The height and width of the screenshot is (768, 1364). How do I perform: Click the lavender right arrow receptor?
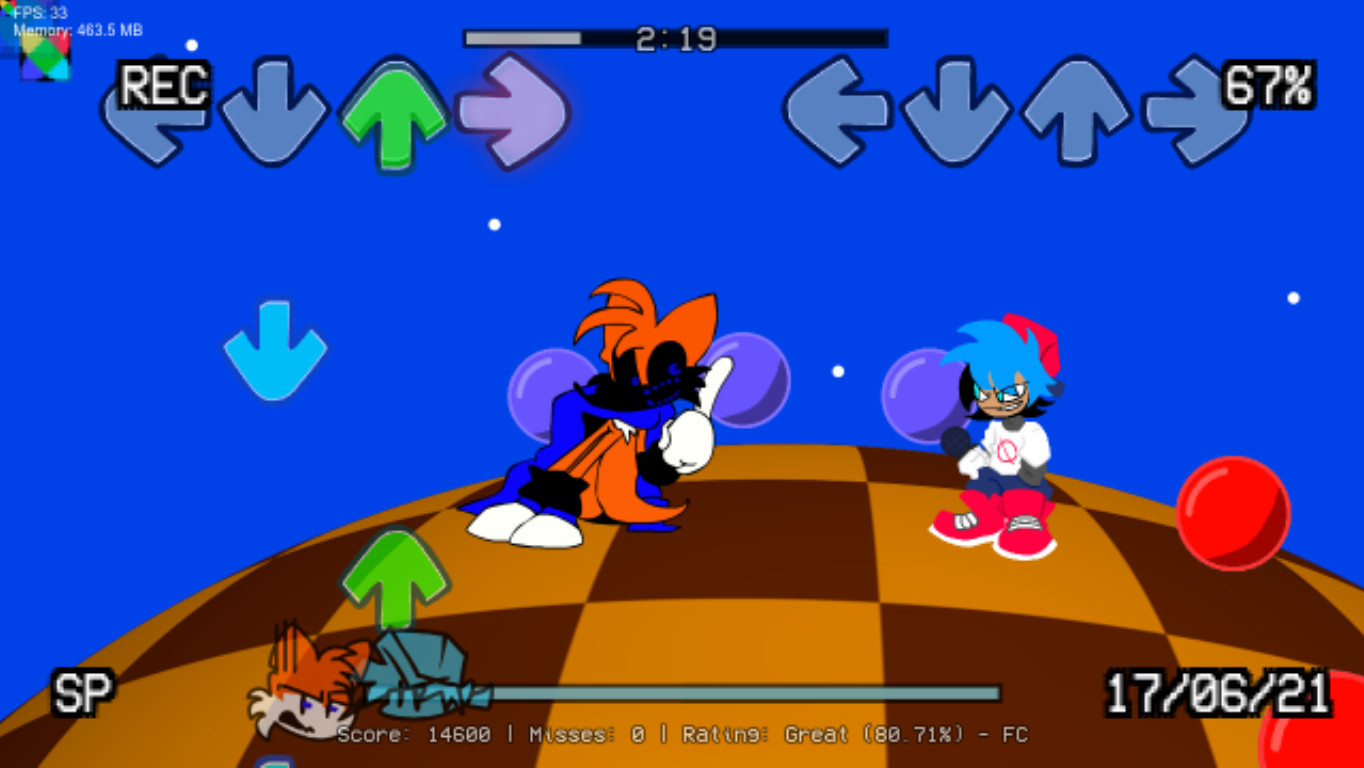pyautogui.click(x=513, y=113)
